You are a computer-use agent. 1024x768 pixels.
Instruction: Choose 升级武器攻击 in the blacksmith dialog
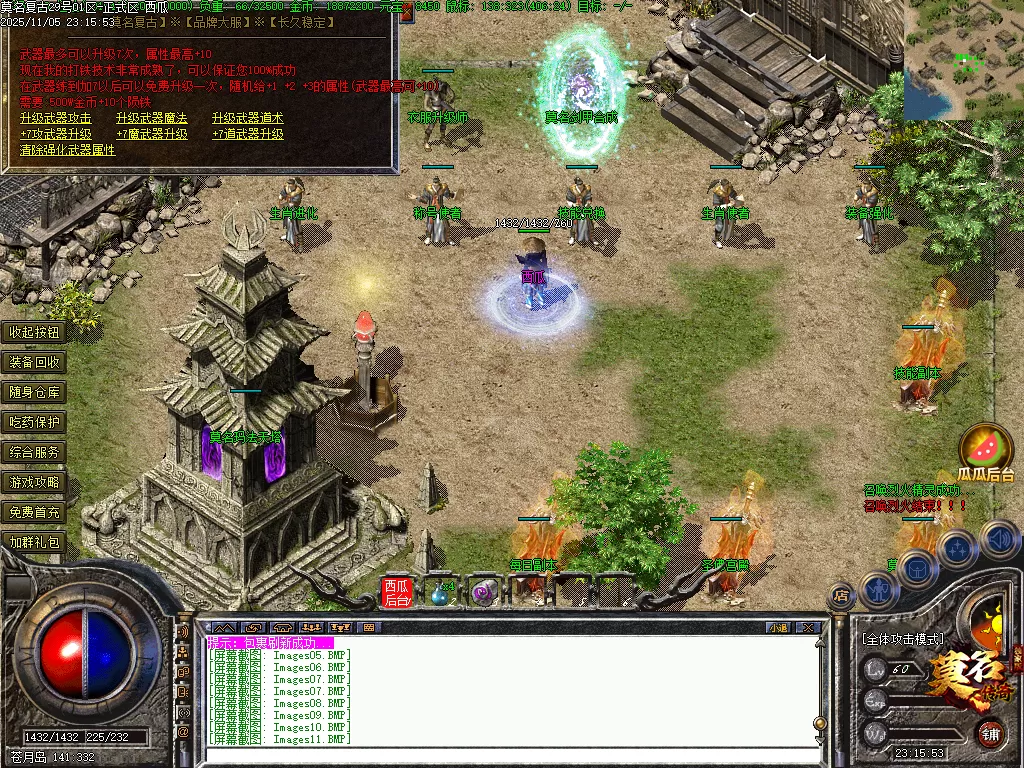coord(55,118)
